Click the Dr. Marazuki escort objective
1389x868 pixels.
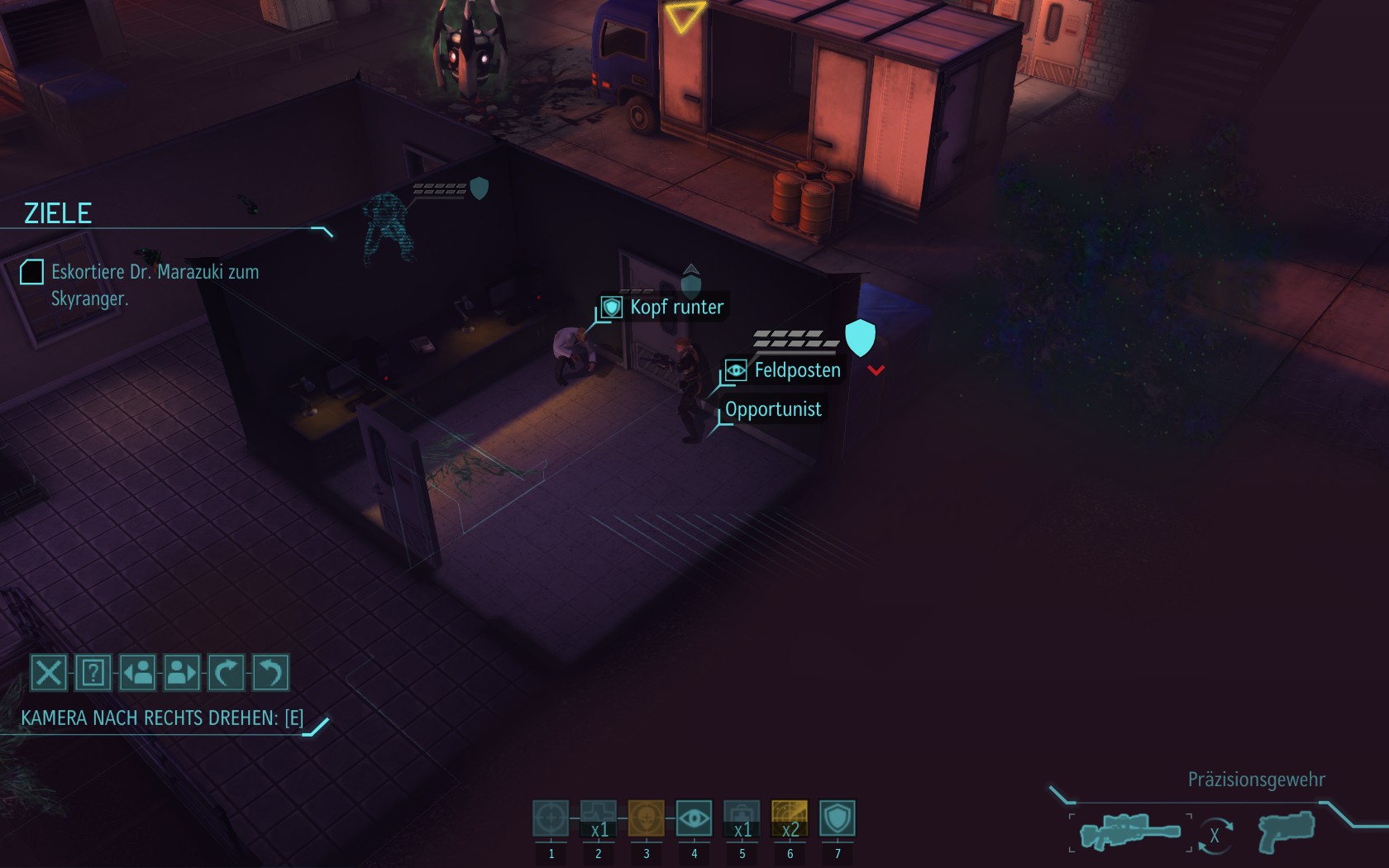pos(155,284)
